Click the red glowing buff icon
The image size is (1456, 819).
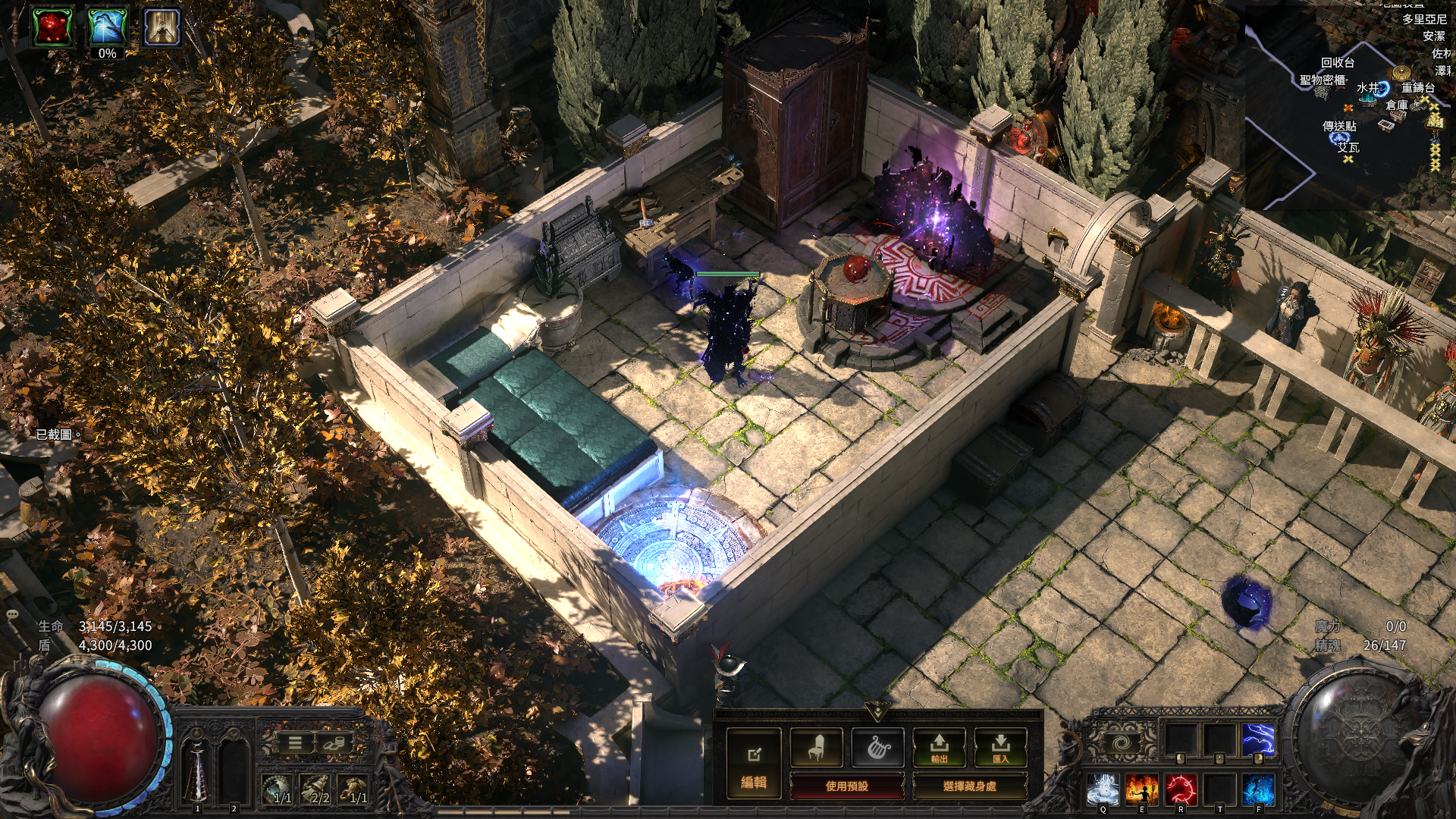tap(52, 27)
